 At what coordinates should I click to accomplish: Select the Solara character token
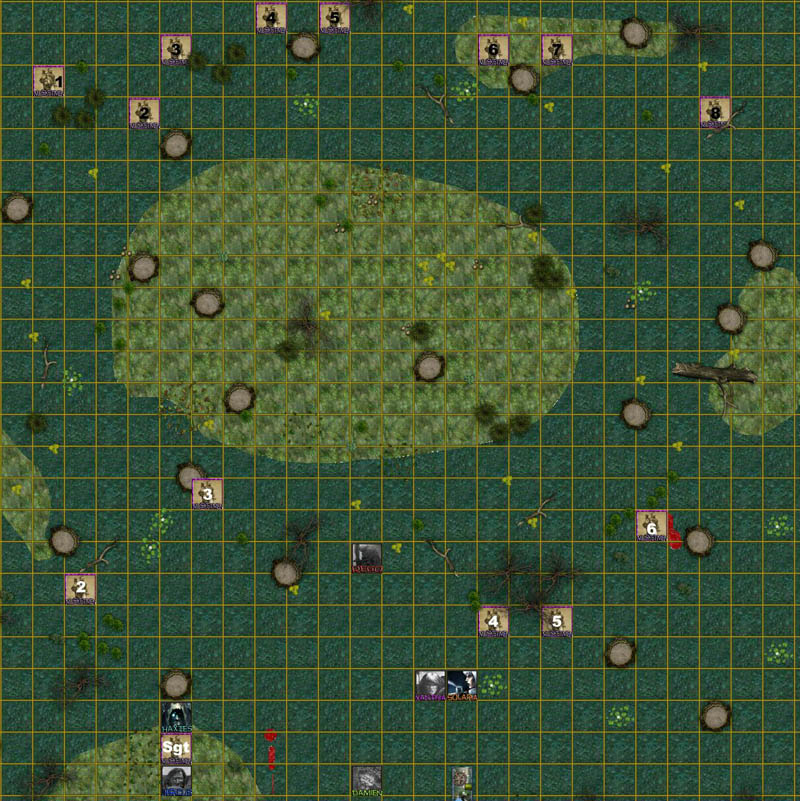coord(462,685)
